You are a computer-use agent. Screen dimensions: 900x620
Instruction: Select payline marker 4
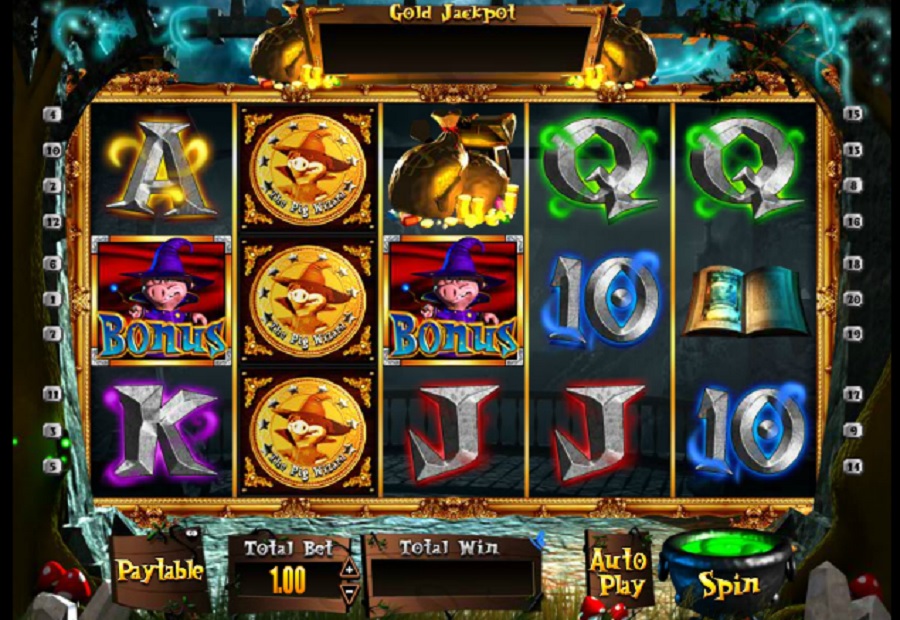[52, 114]
